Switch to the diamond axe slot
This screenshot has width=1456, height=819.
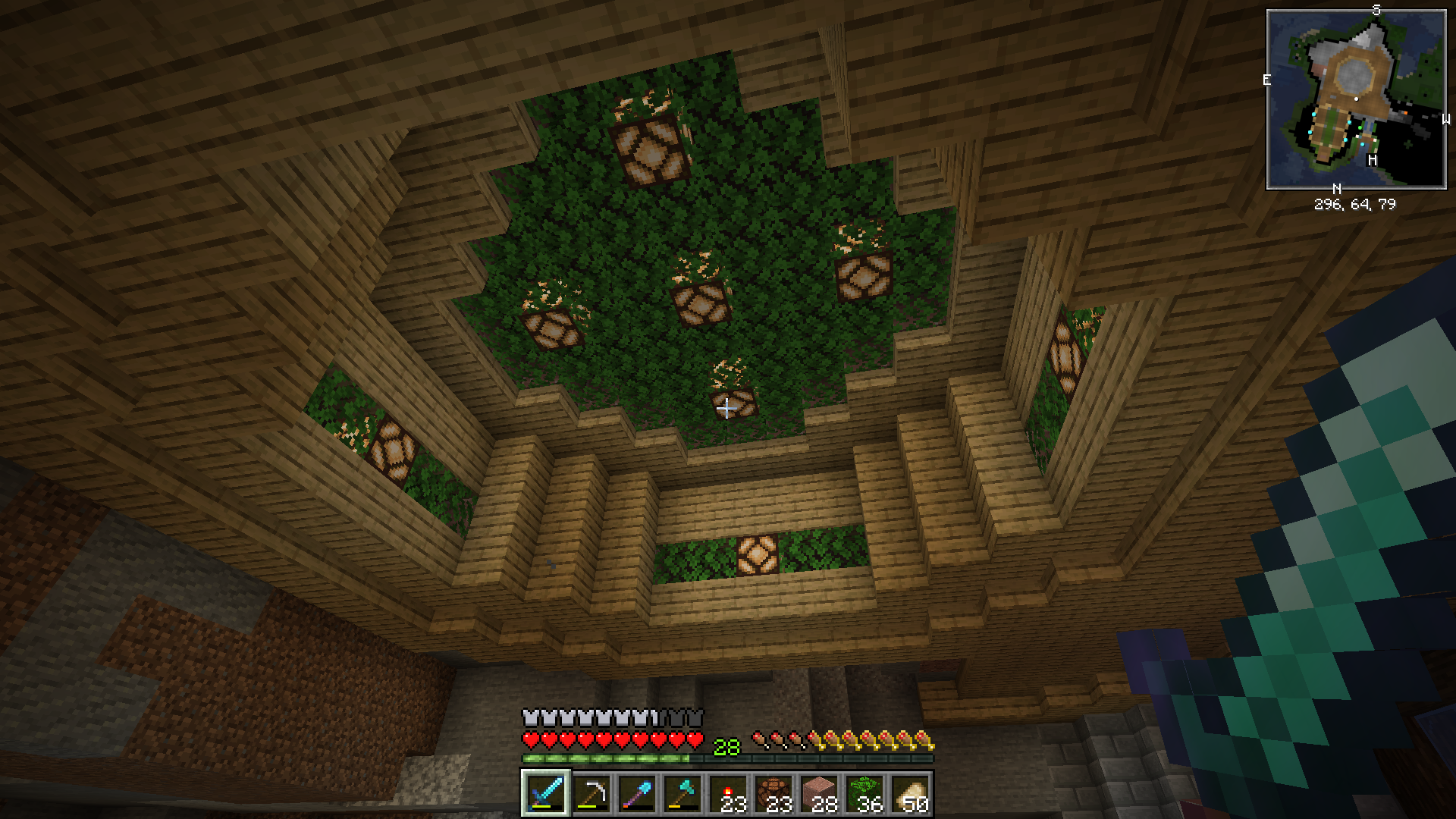point(682,794)
